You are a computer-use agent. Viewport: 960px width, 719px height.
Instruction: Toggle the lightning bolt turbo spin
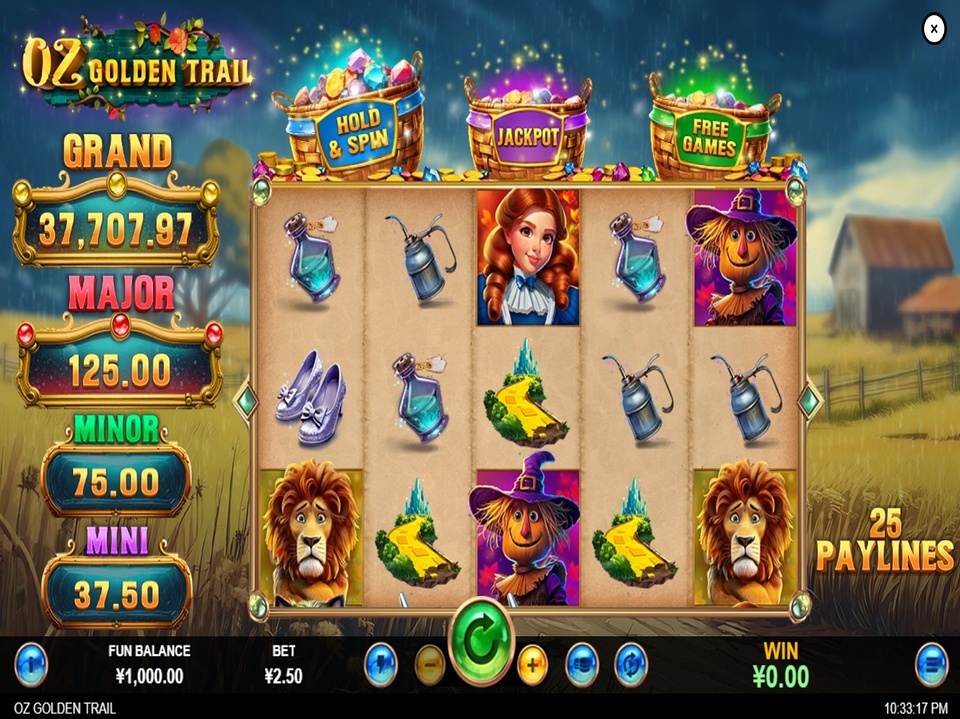tap(381, 665)
